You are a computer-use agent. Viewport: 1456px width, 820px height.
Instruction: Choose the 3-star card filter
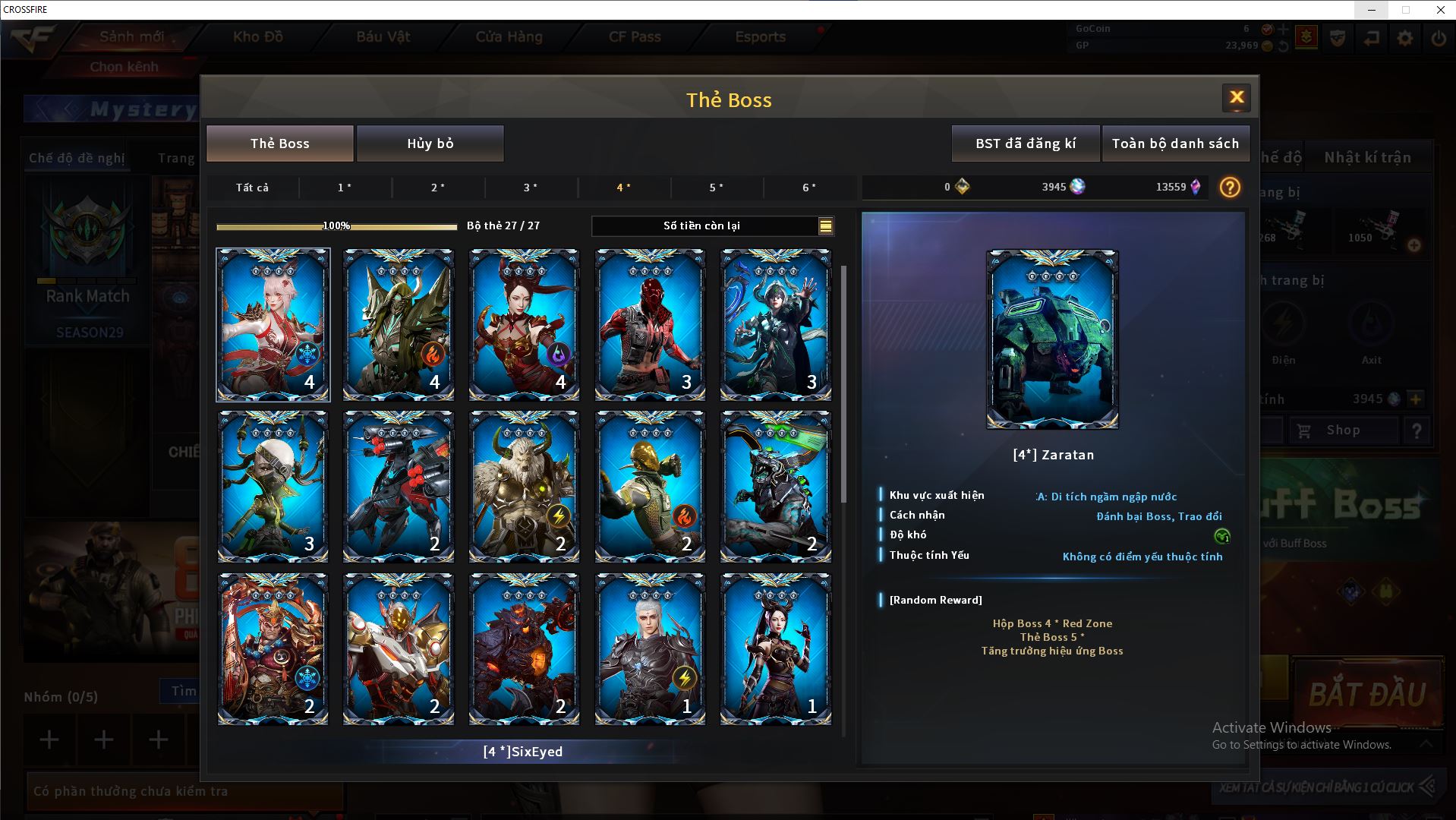531,188
